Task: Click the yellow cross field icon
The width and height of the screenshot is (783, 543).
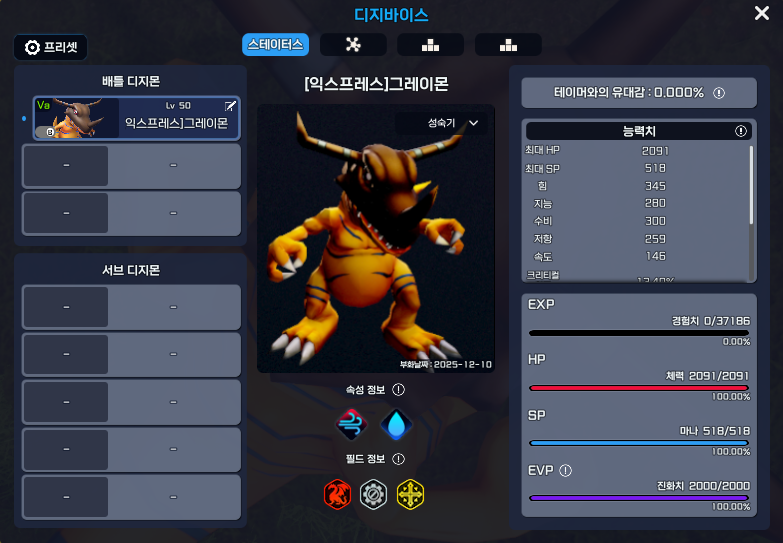Action: click(x=410, y=493)
